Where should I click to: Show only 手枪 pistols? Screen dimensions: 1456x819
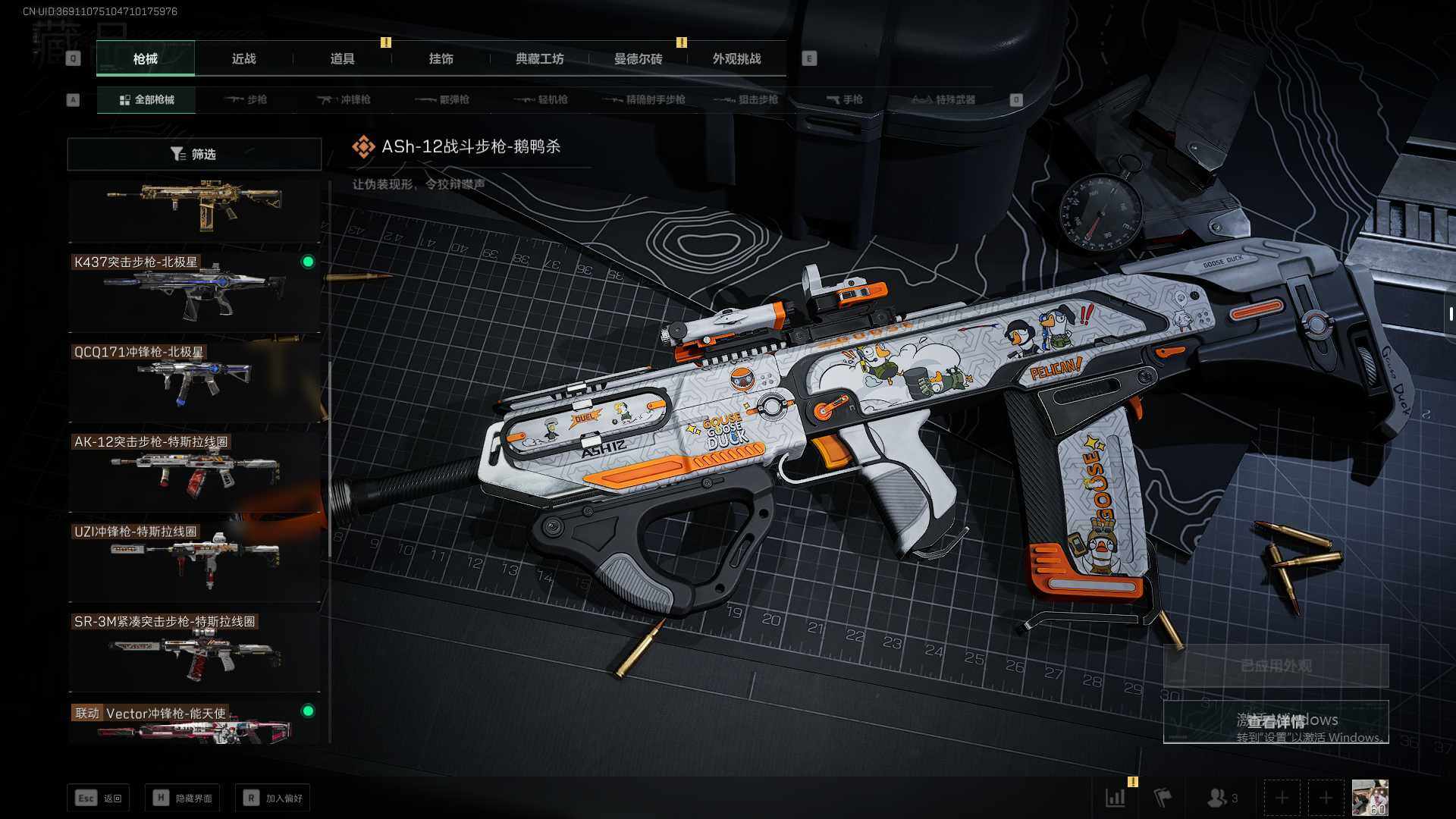(844, 99)
